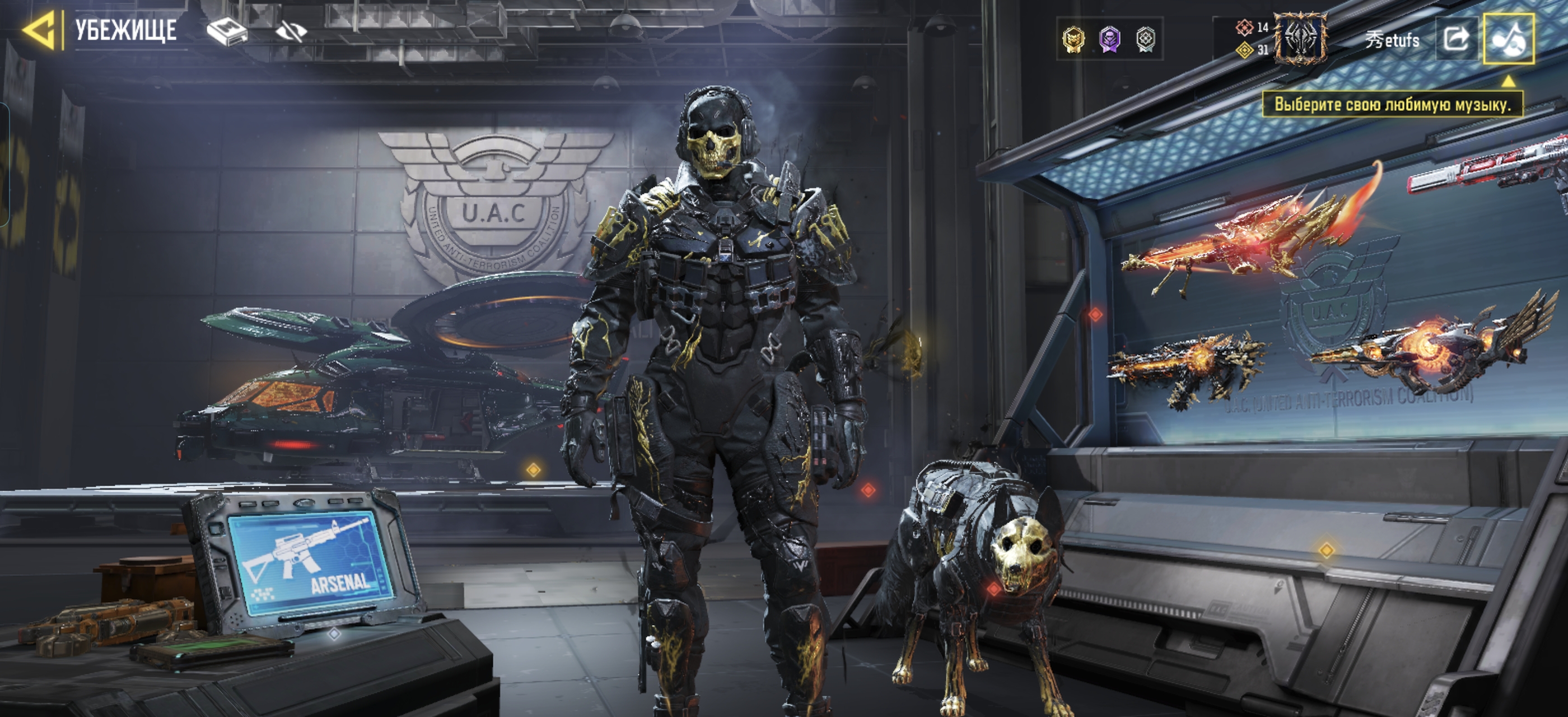The width and height of the screenshot is (1568, 717).
Task: Hide the interface with the crossed-eye icon
Action: click(291, 30)
